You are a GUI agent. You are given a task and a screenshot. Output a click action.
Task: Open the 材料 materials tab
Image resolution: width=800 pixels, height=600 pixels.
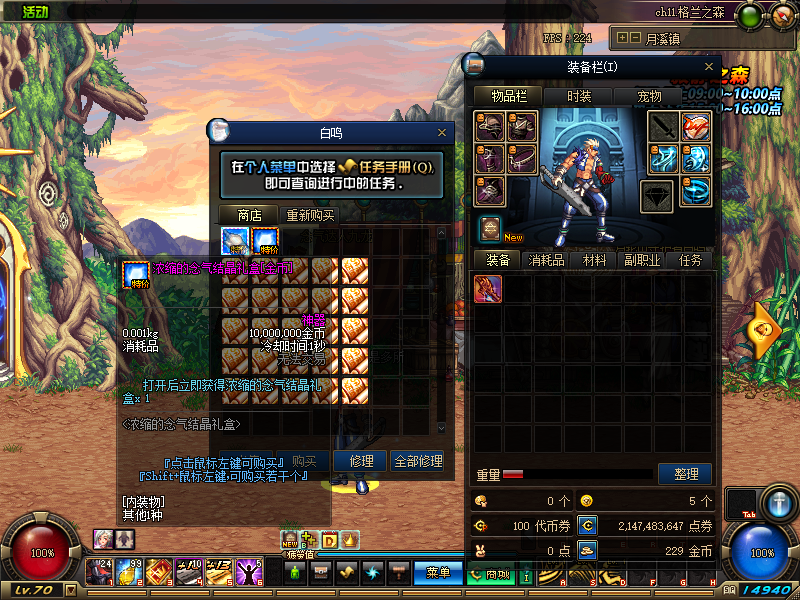tap(594, 260)
